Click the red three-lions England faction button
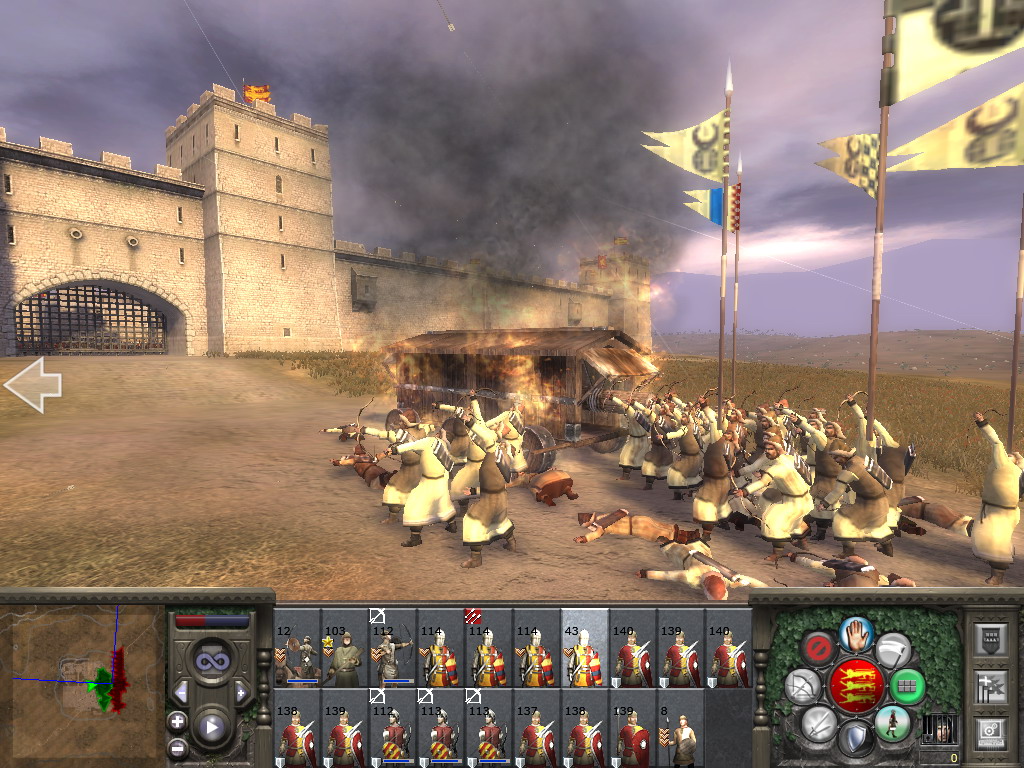The height and width of the screenshot is (768, 1024). click(x=857, y=686)
